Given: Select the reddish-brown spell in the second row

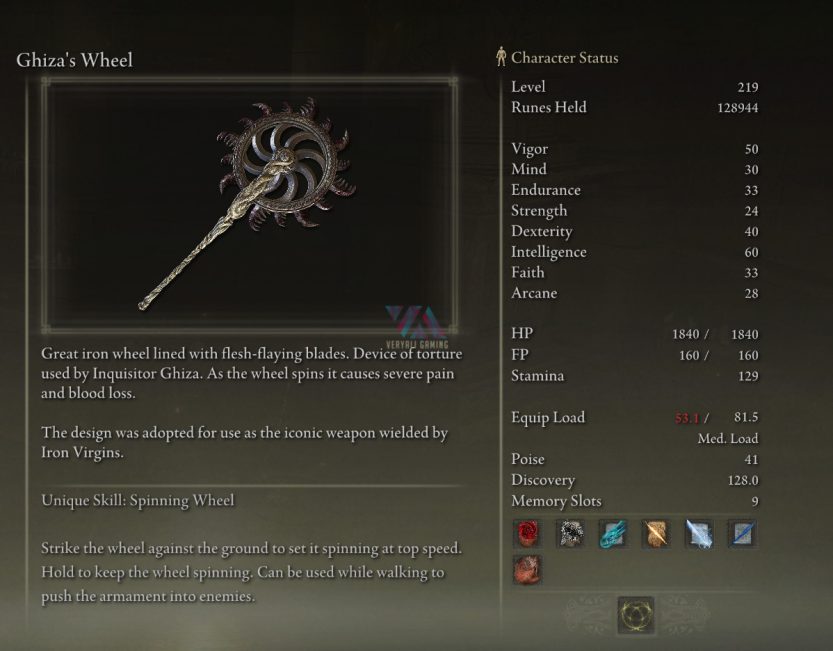Looking at the screenshot, I should point(526,571).
